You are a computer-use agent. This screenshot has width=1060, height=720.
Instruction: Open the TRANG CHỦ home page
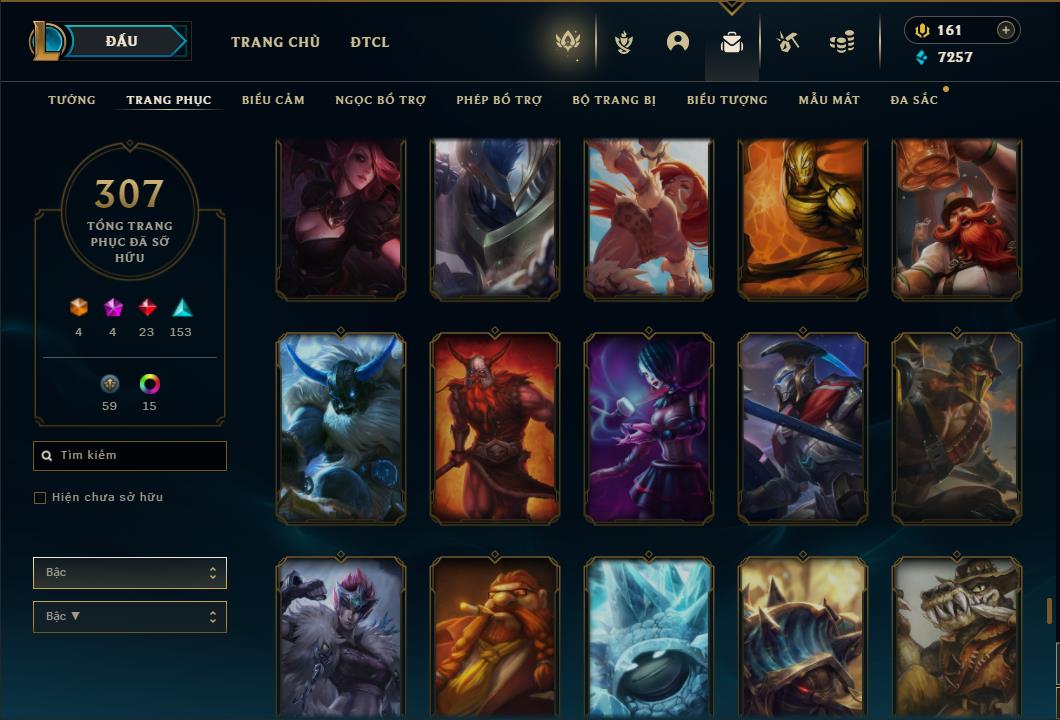click(x=275, y=42)
